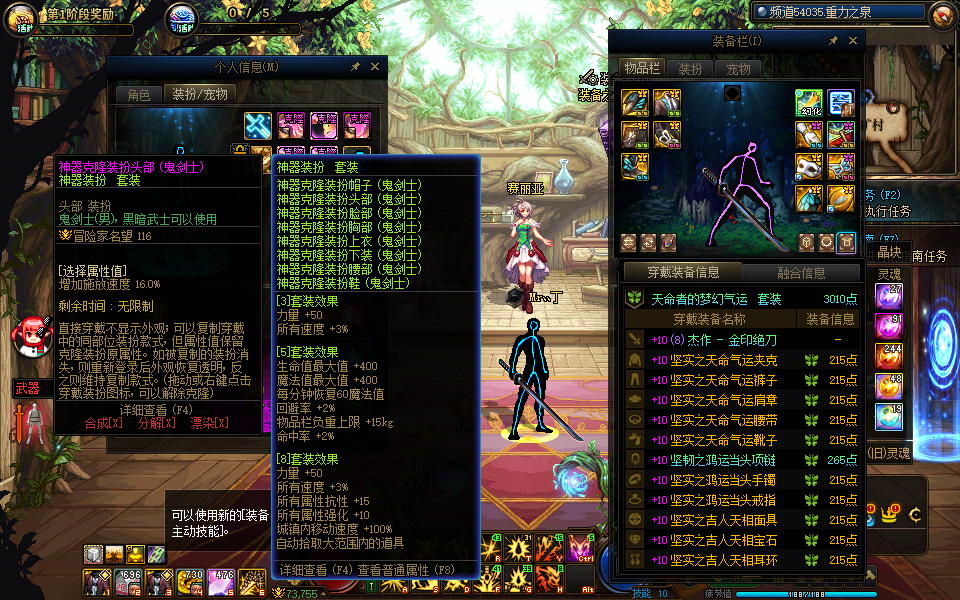This screenshot has width=960, height=600.
Task: Switch to the 装扮 tab in equipment window
Action: (x=690, y=69)
